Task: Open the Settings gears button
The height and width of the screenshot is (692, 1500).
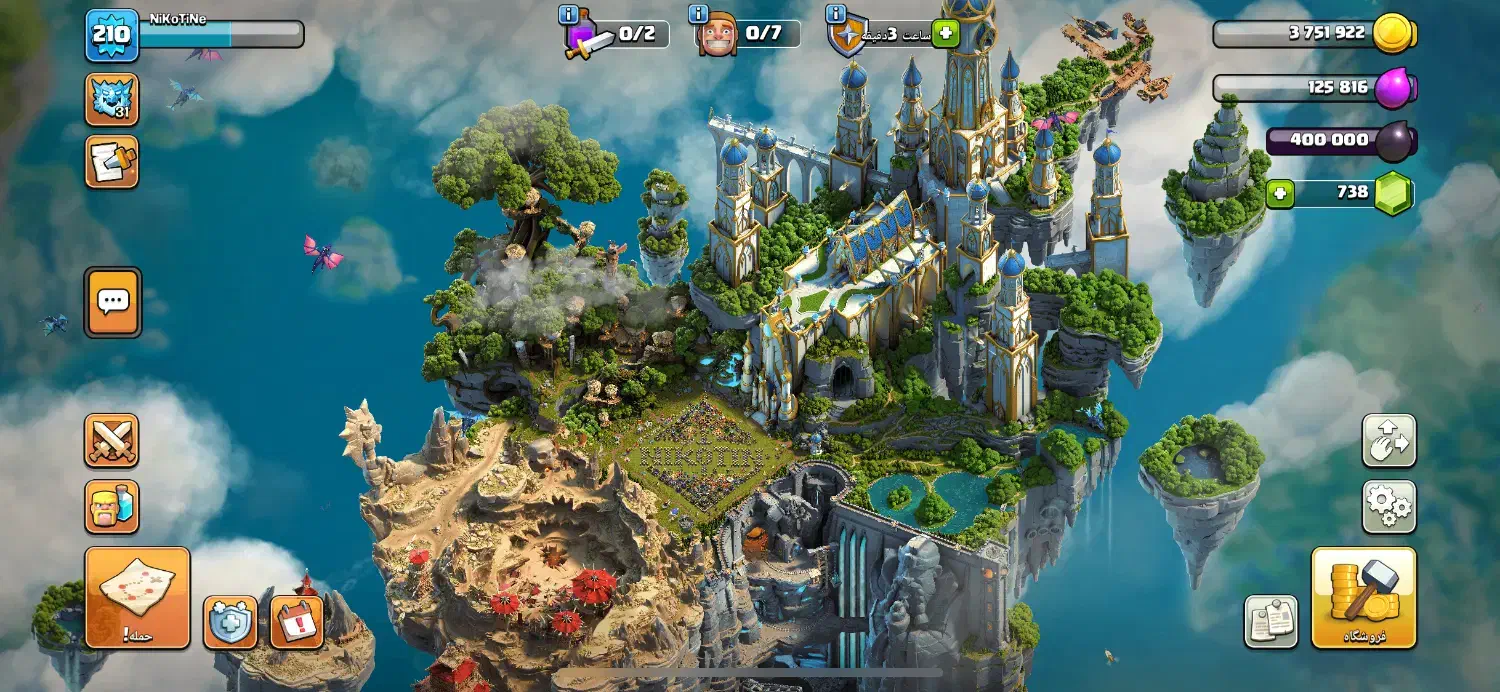Action: (x=1389, y=507)
